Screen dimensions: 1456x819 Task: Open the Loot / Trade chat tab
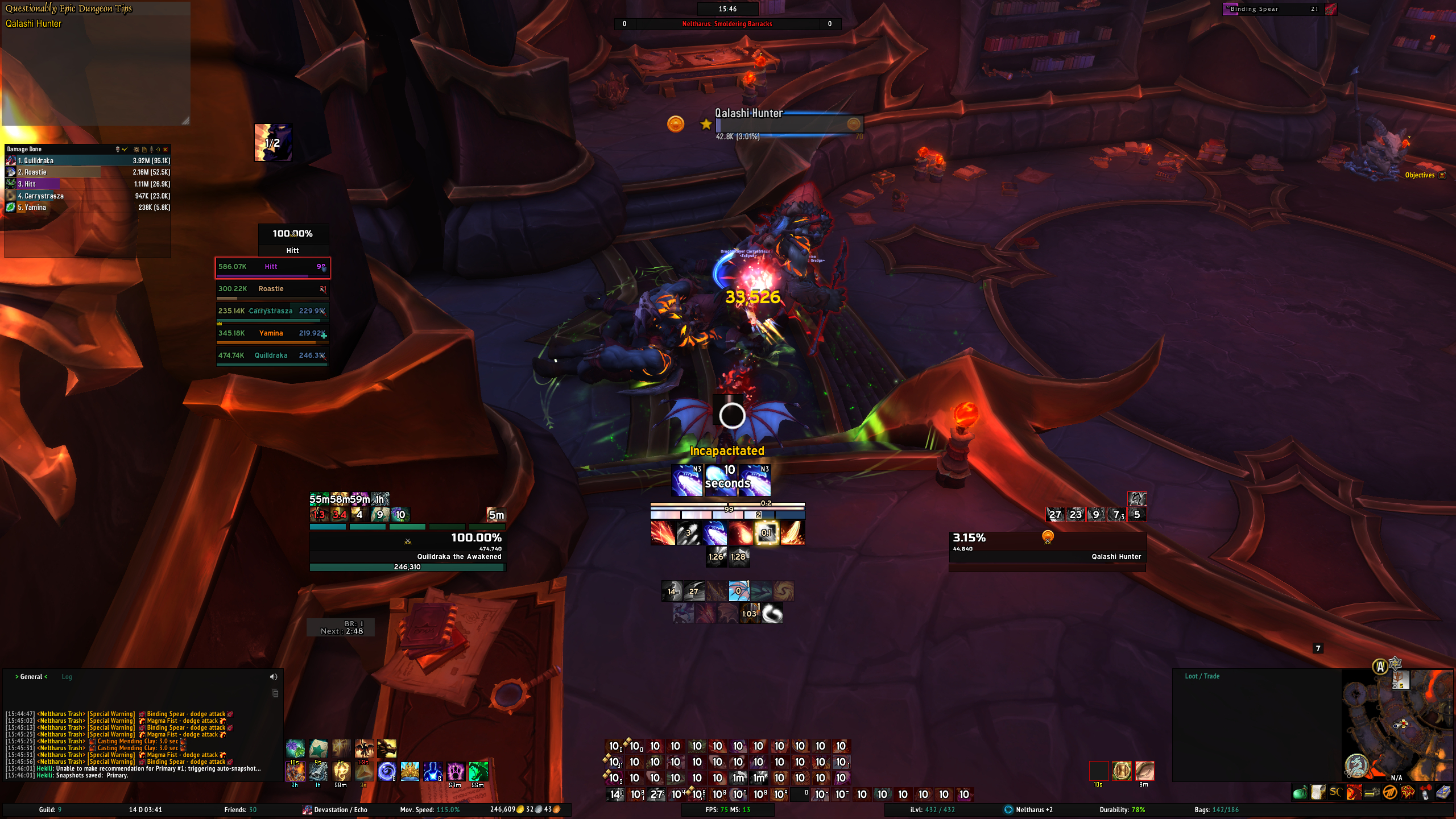pyautogui.click(x=1202, y=676)
